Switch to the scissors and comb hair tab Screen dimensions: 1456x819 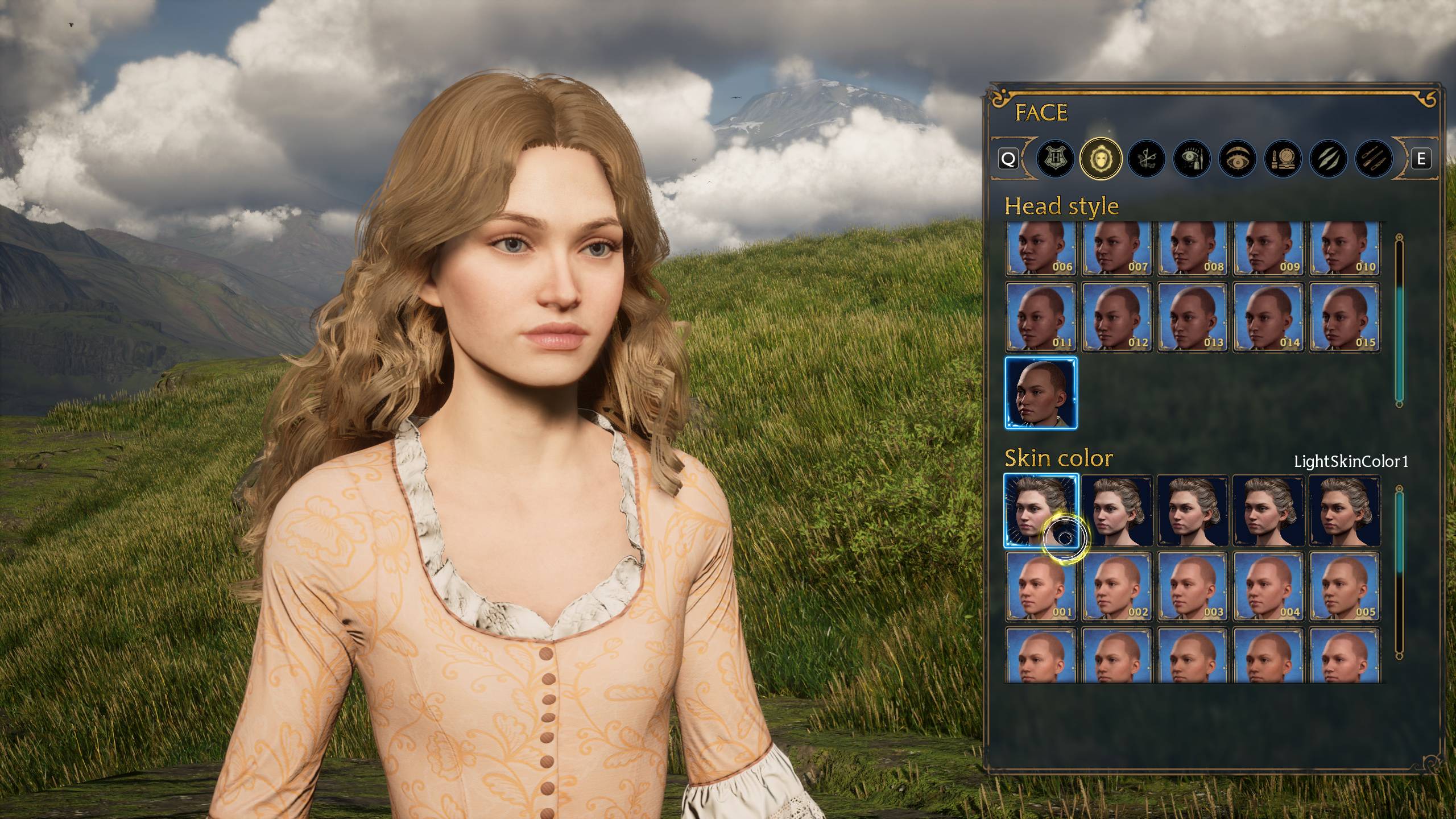[x=1146, y=159]
